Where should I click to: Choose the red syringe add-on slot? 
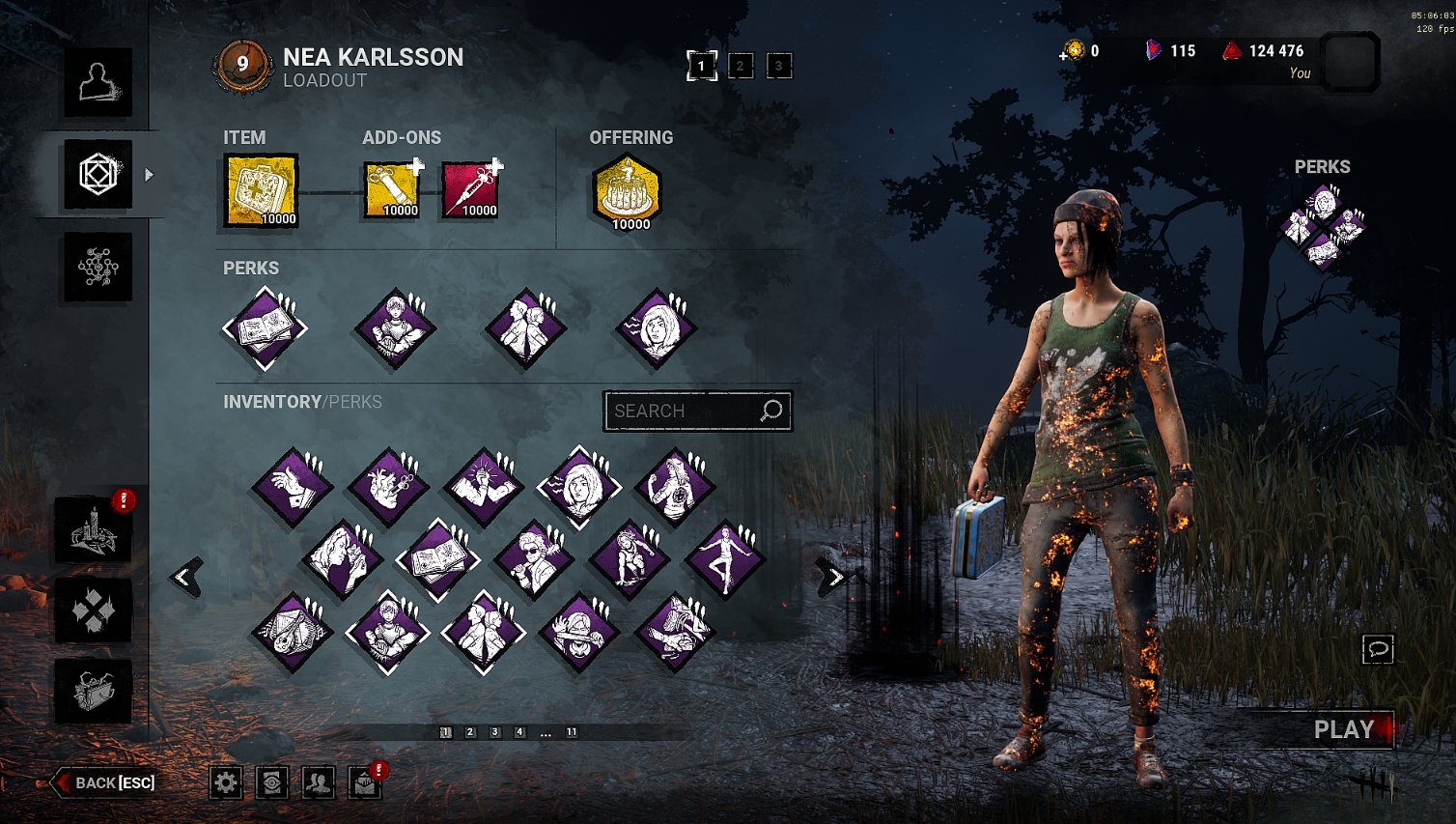click(470, 190)
